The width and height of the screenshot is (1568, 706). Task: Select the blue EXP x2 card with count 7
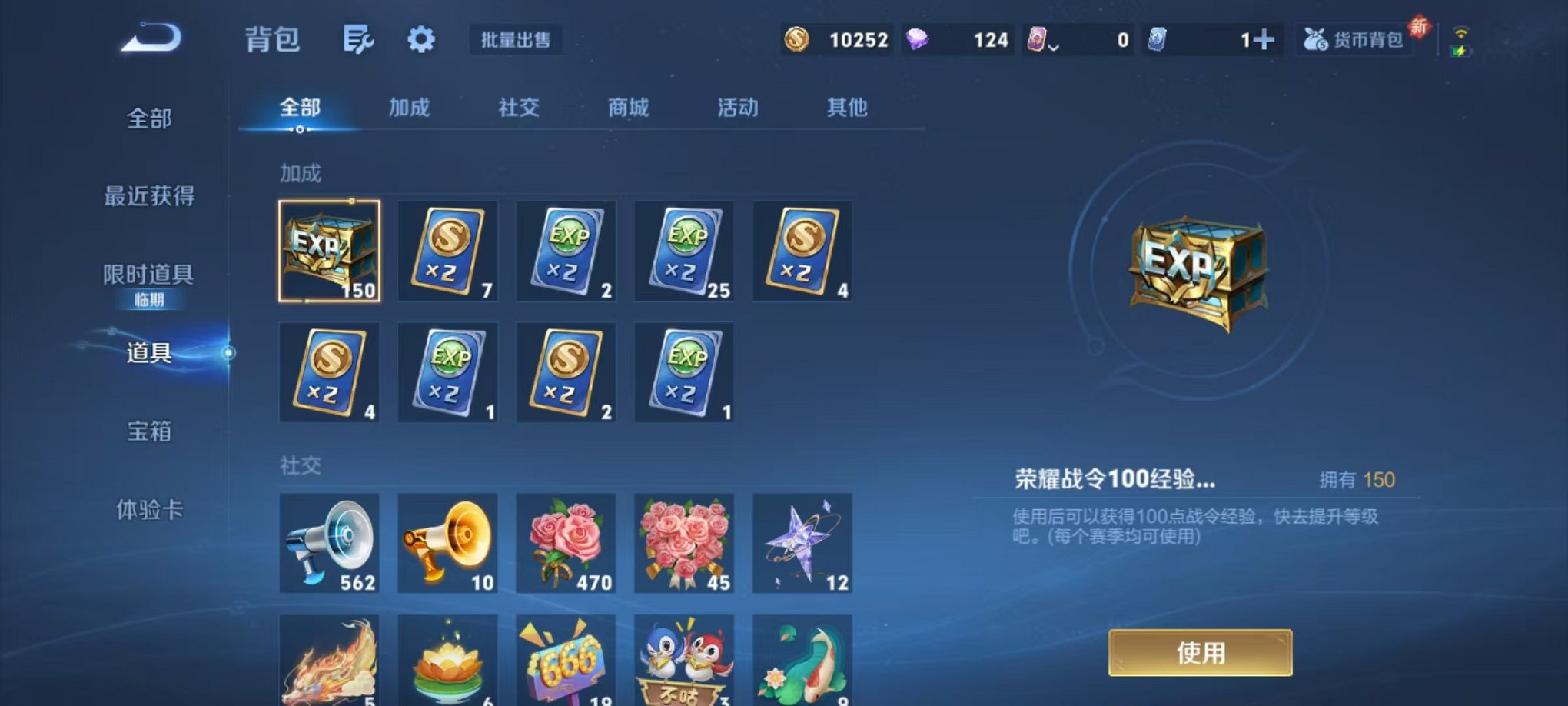[x=448, y=251]
